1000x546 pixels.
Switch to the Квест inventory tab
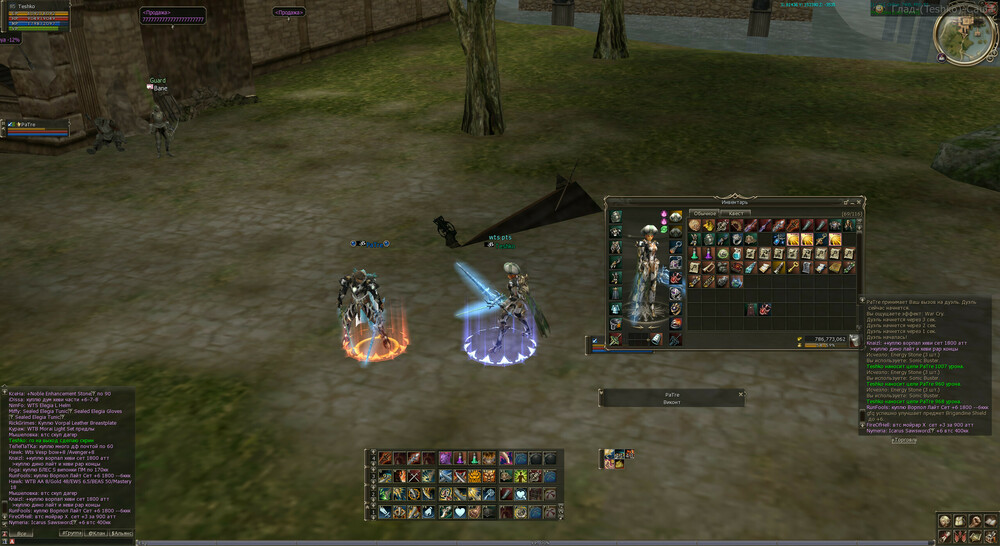[x=735, y=213]
